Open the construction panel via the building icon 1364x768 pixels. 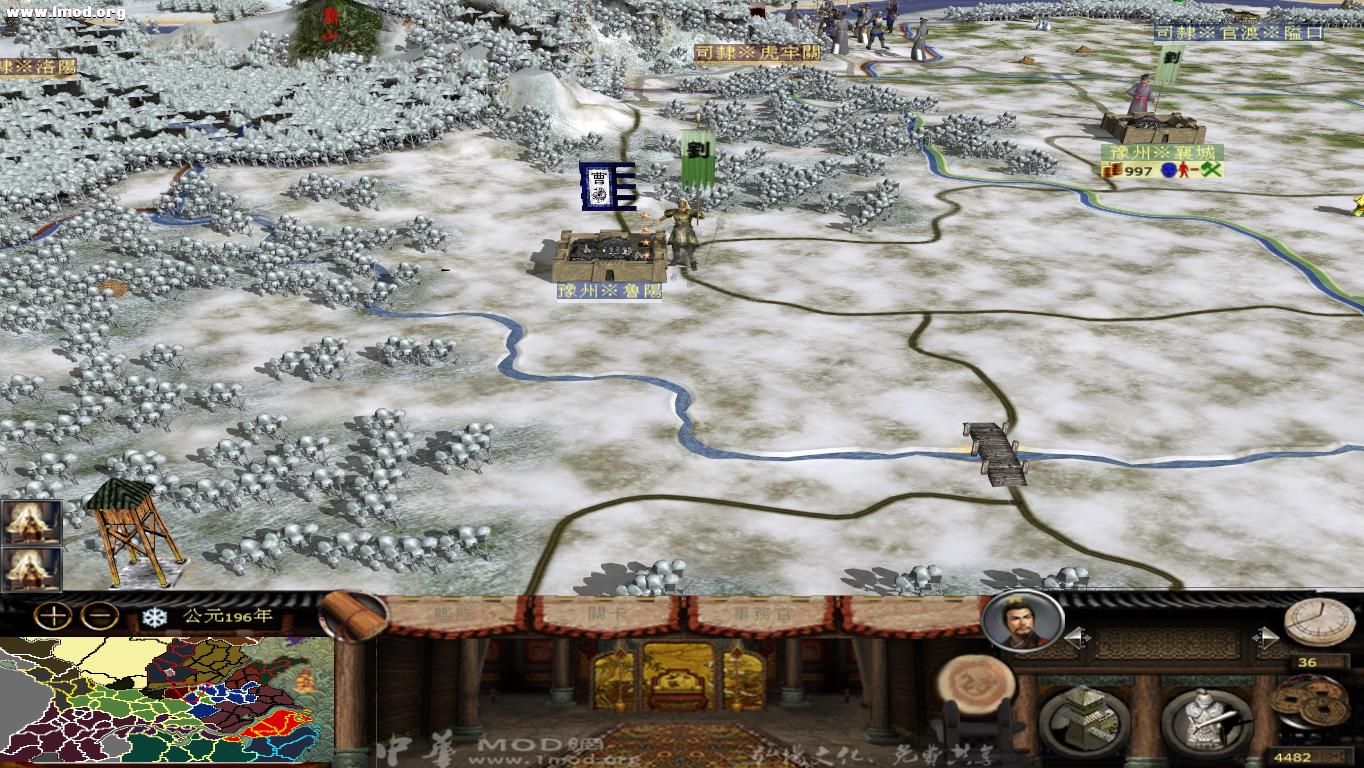tap(1085, 718)
